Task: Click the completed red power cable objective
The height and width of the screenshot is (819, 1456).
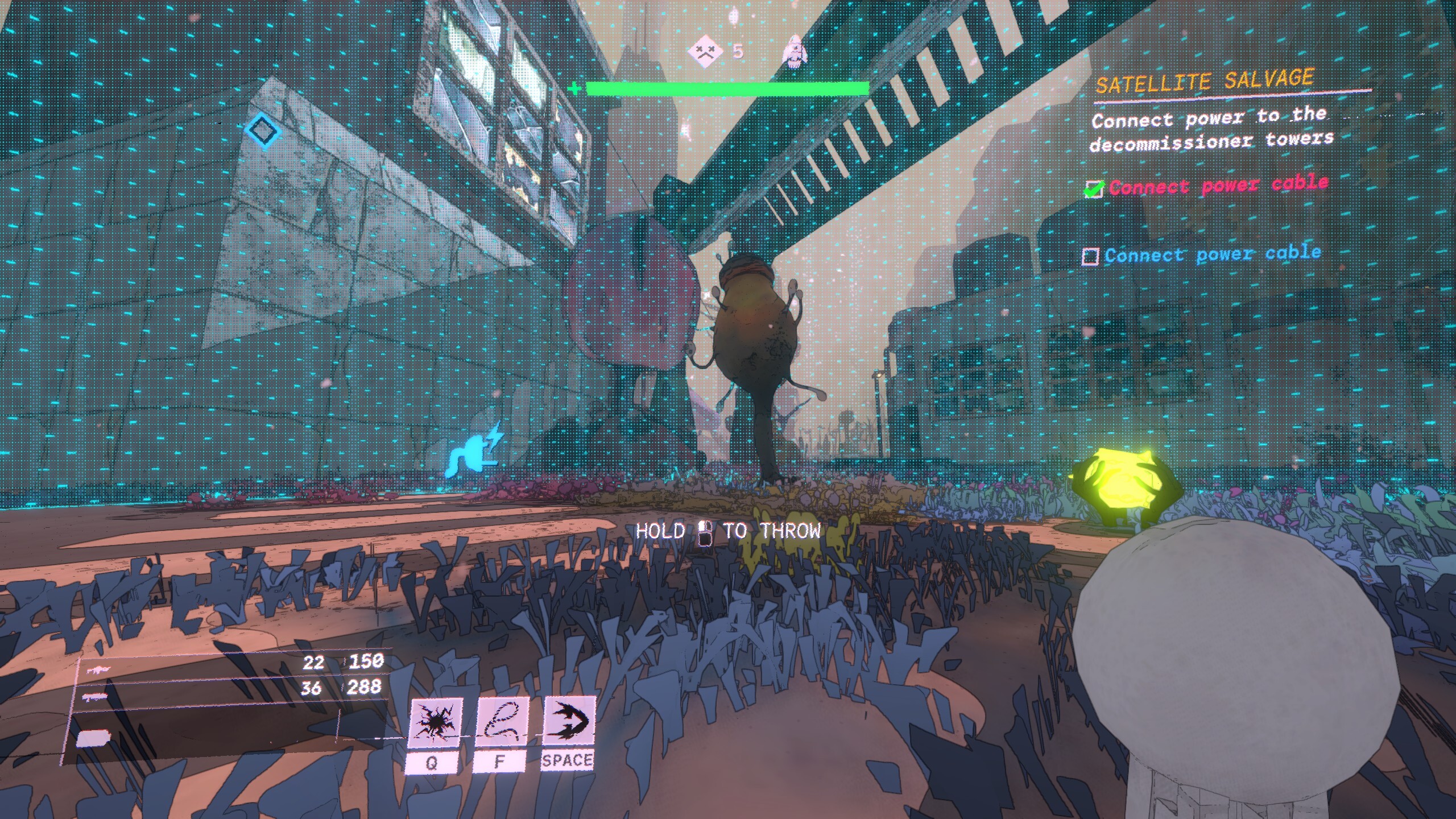Action: [1217, 185]
